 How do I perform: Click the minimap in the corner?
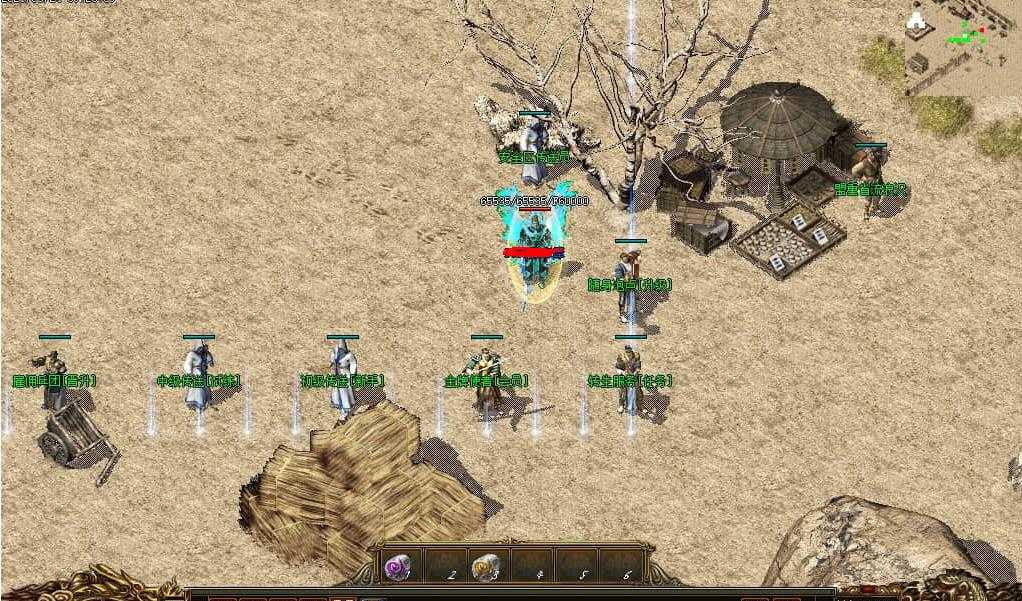962,48
